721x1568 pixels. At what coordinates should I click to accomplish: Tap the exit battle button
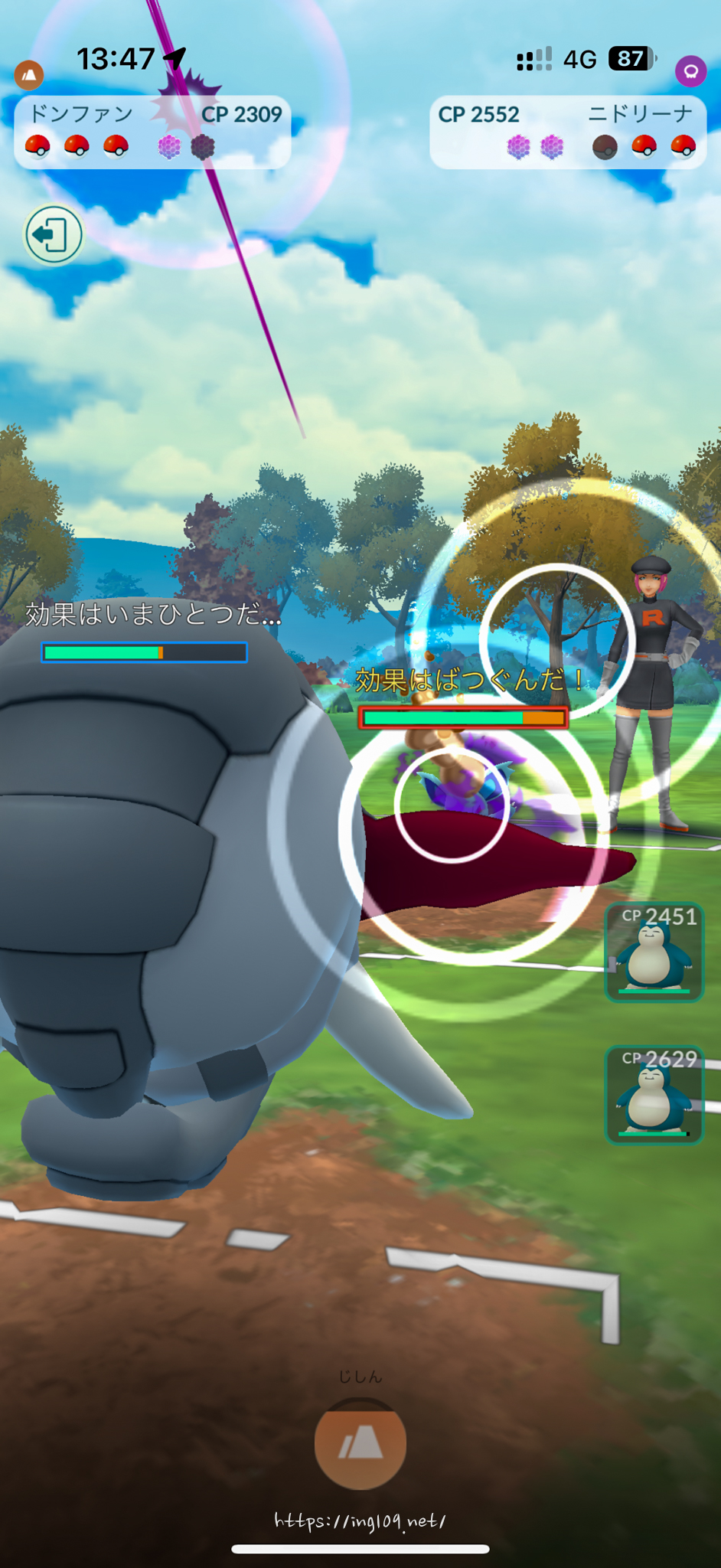[54, 234]
